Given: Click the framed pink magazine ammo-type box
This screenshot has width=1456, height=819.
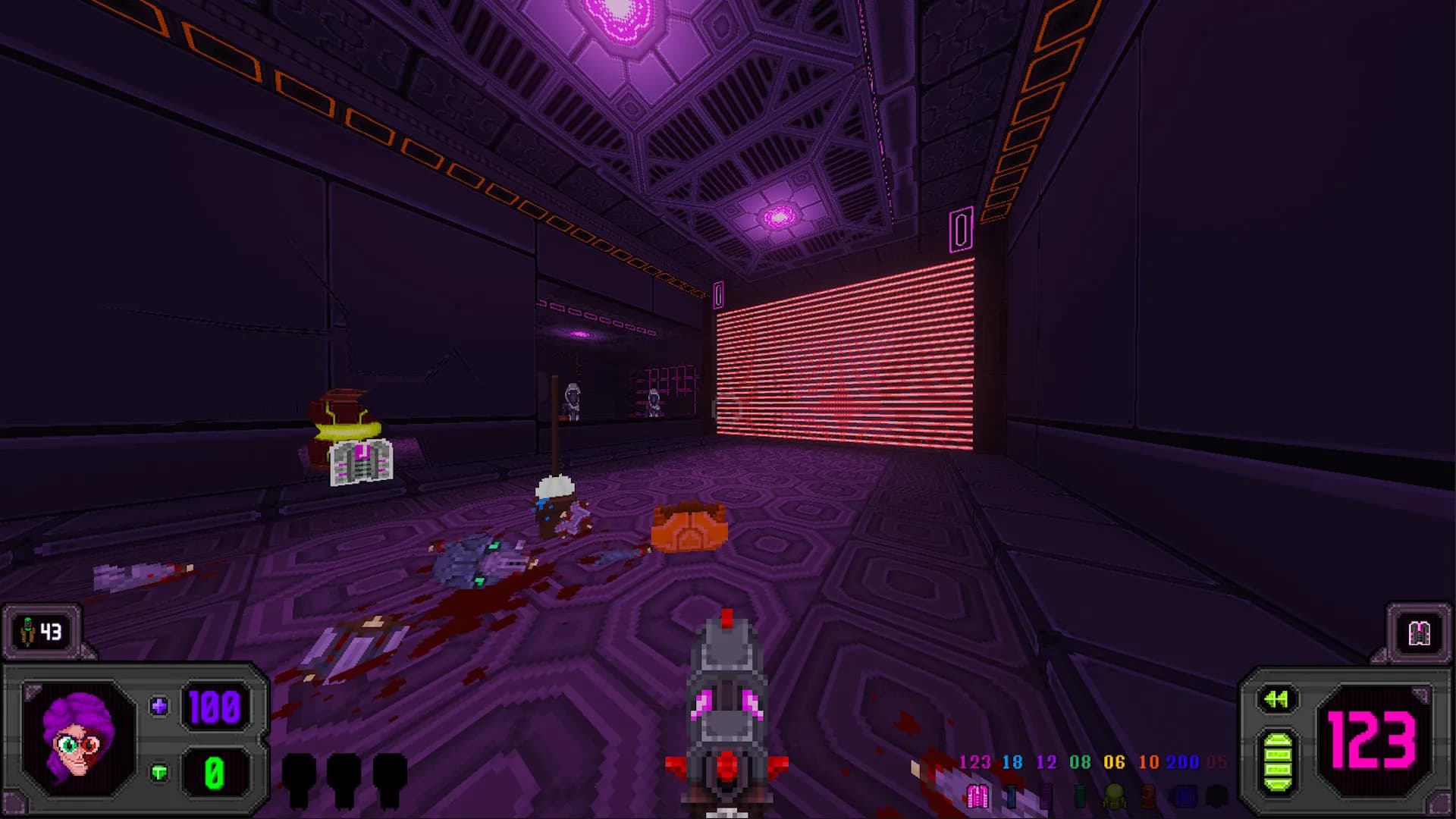Looking at the screenshot, I should (1419, 633).
